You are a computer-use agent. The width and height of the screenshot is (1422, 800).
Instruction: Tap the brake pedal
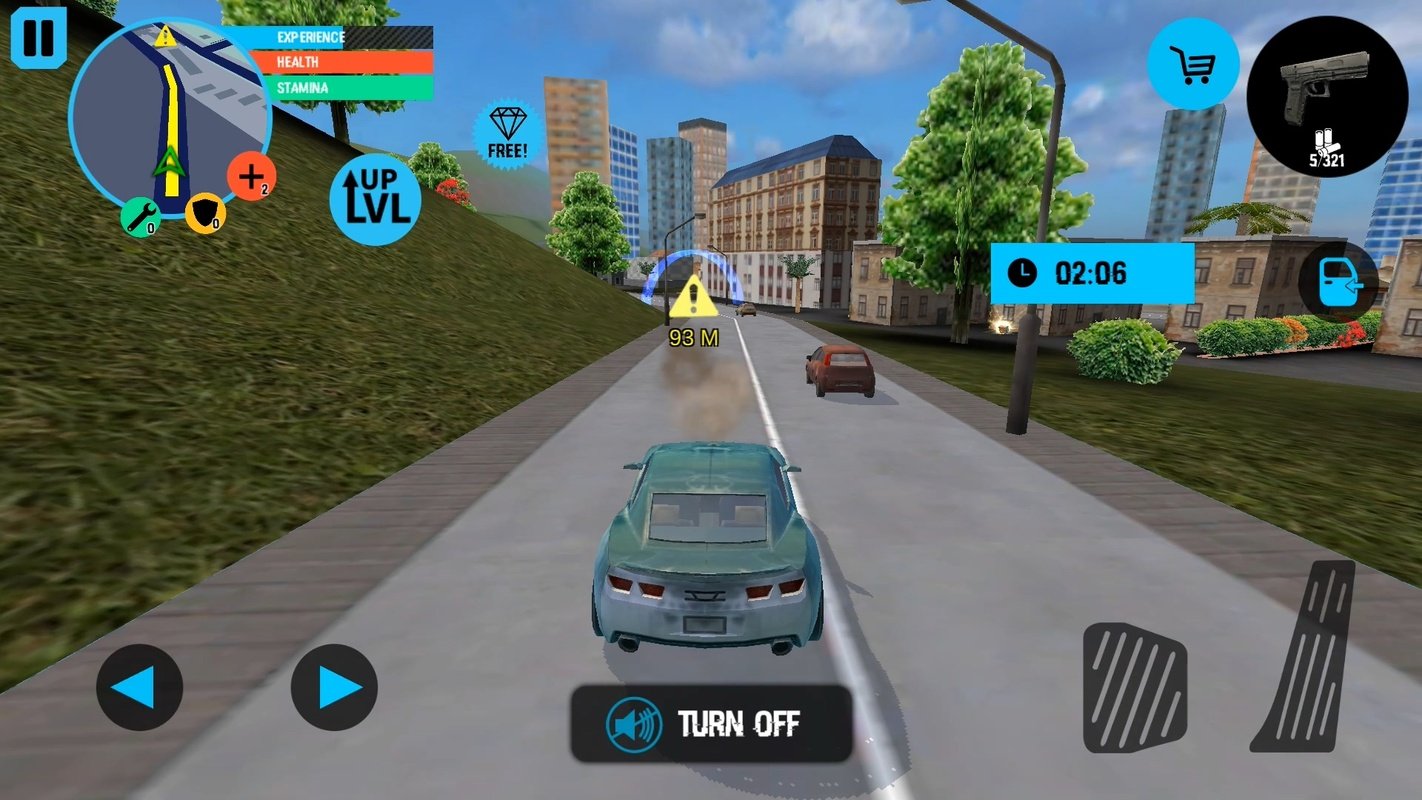pyautogui.click(x=1135, y=686)
